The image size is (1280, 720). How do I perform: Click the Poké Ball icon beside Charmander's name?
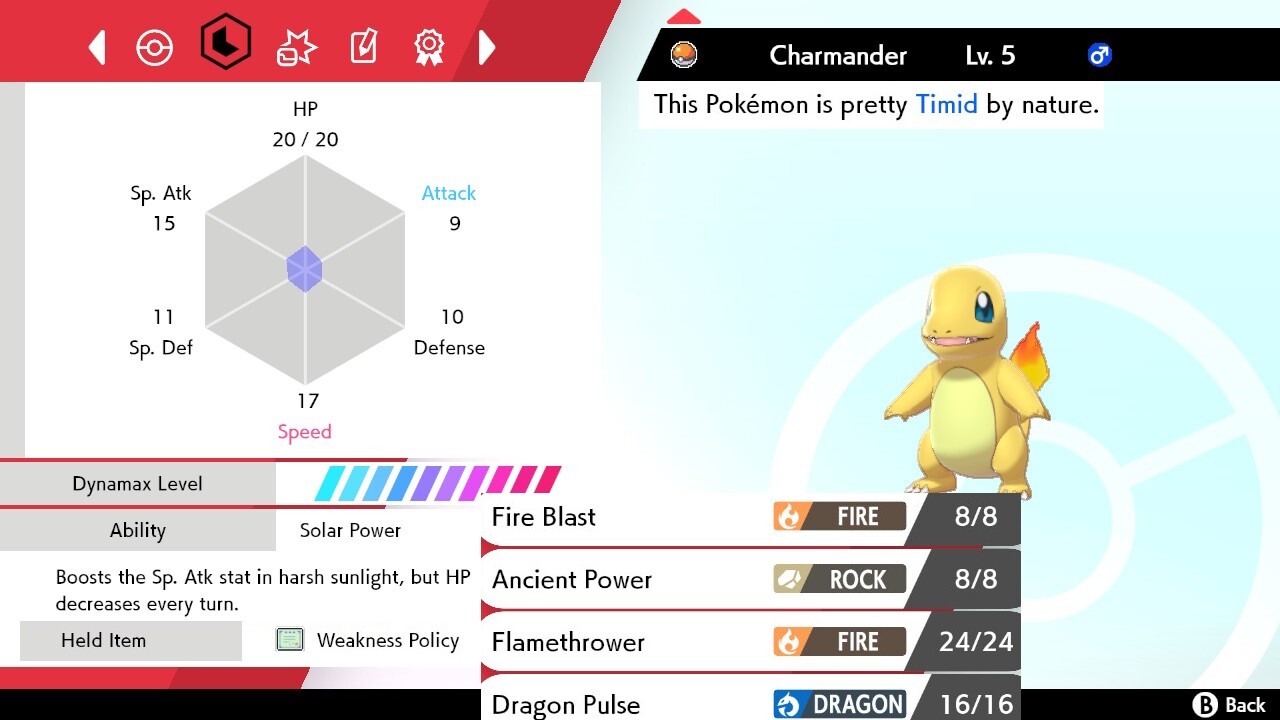[683, 55]
